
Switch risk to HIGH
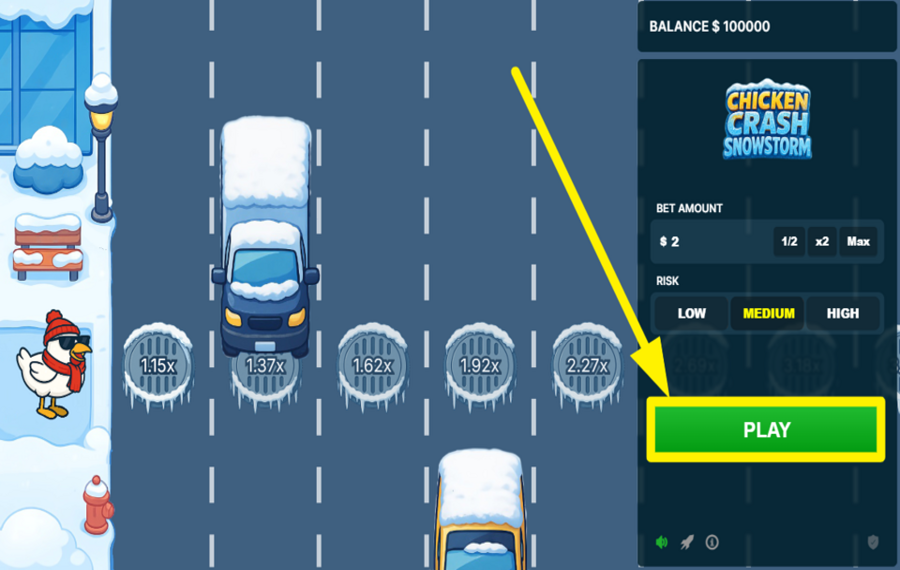tap(843, 313)
